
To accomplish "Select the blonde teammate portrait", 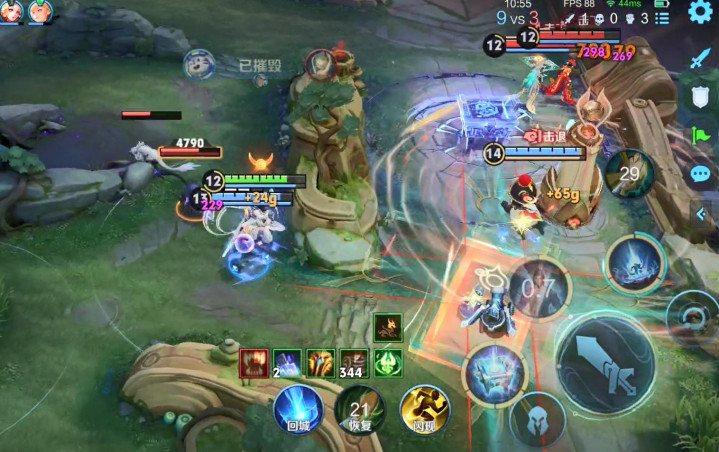I will (12, 12).
